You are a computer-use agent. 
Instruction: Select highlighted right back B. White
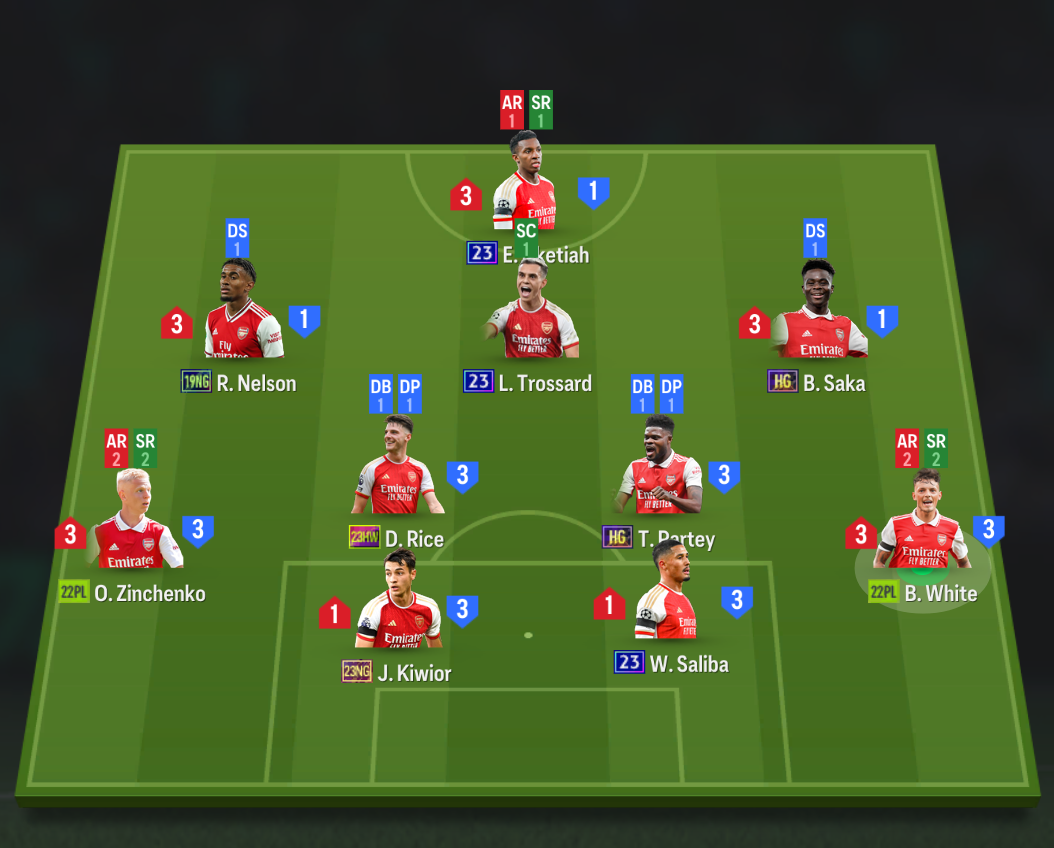coord(923,526)
